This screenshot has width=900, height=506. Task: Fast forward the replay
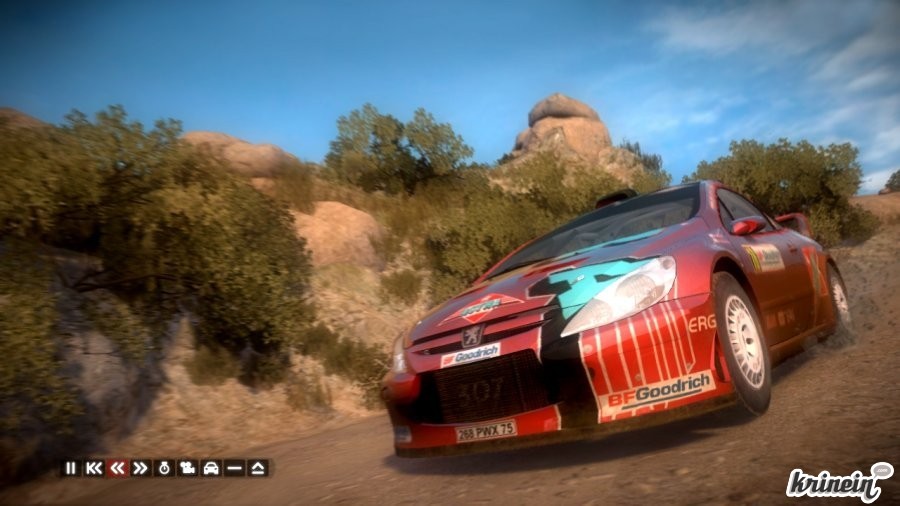pyautogui.click(x=140, y=467)
